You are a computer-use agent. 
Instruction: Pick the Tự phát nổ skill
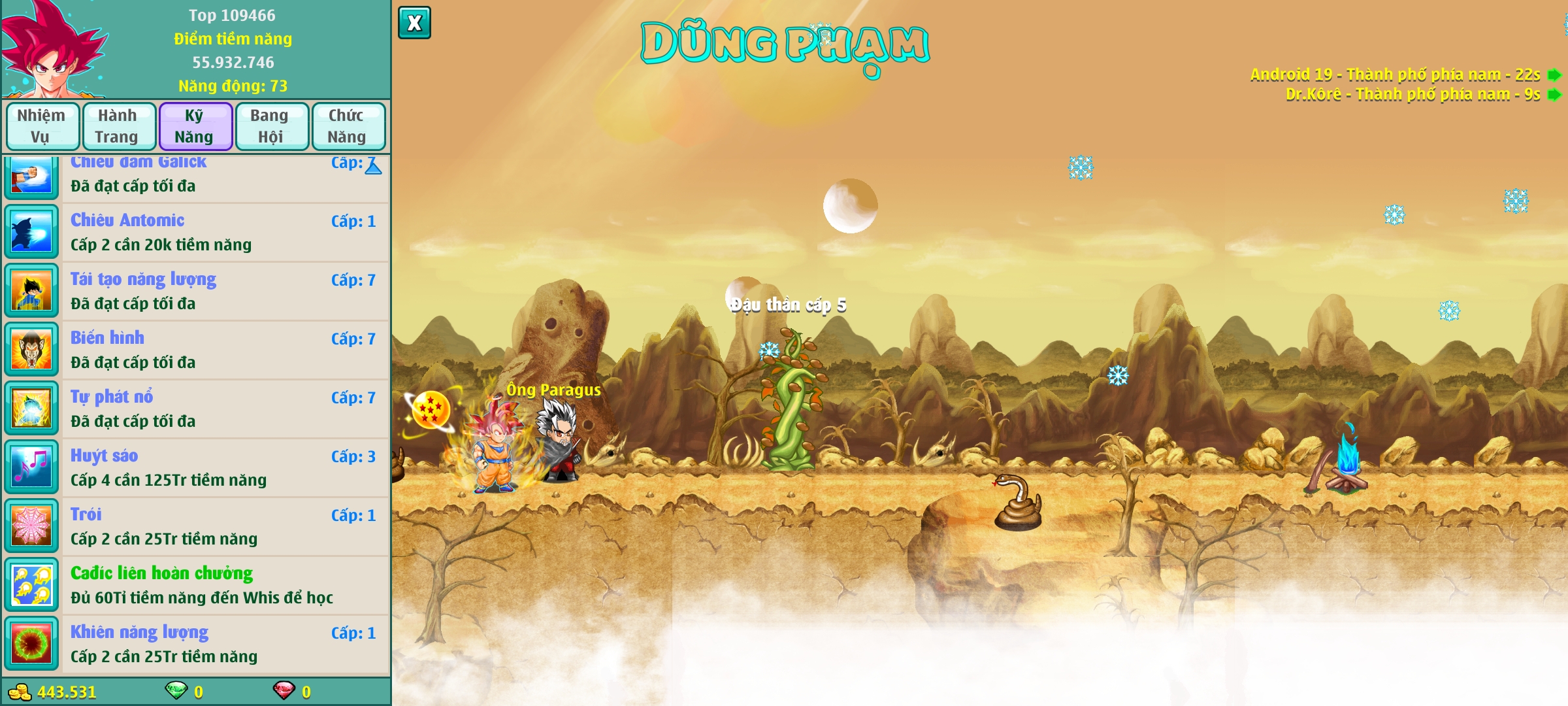pyautogui.click(x=222, y=409)
